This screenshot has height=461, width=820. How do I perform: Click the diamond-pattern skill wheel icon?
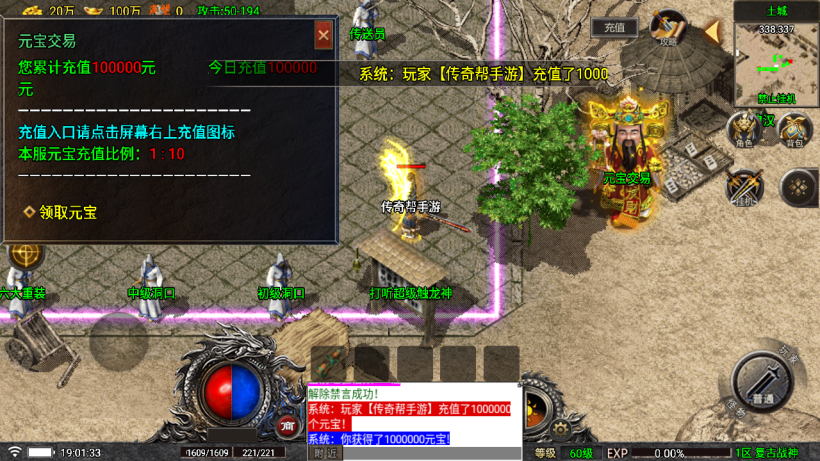[798, 187]
